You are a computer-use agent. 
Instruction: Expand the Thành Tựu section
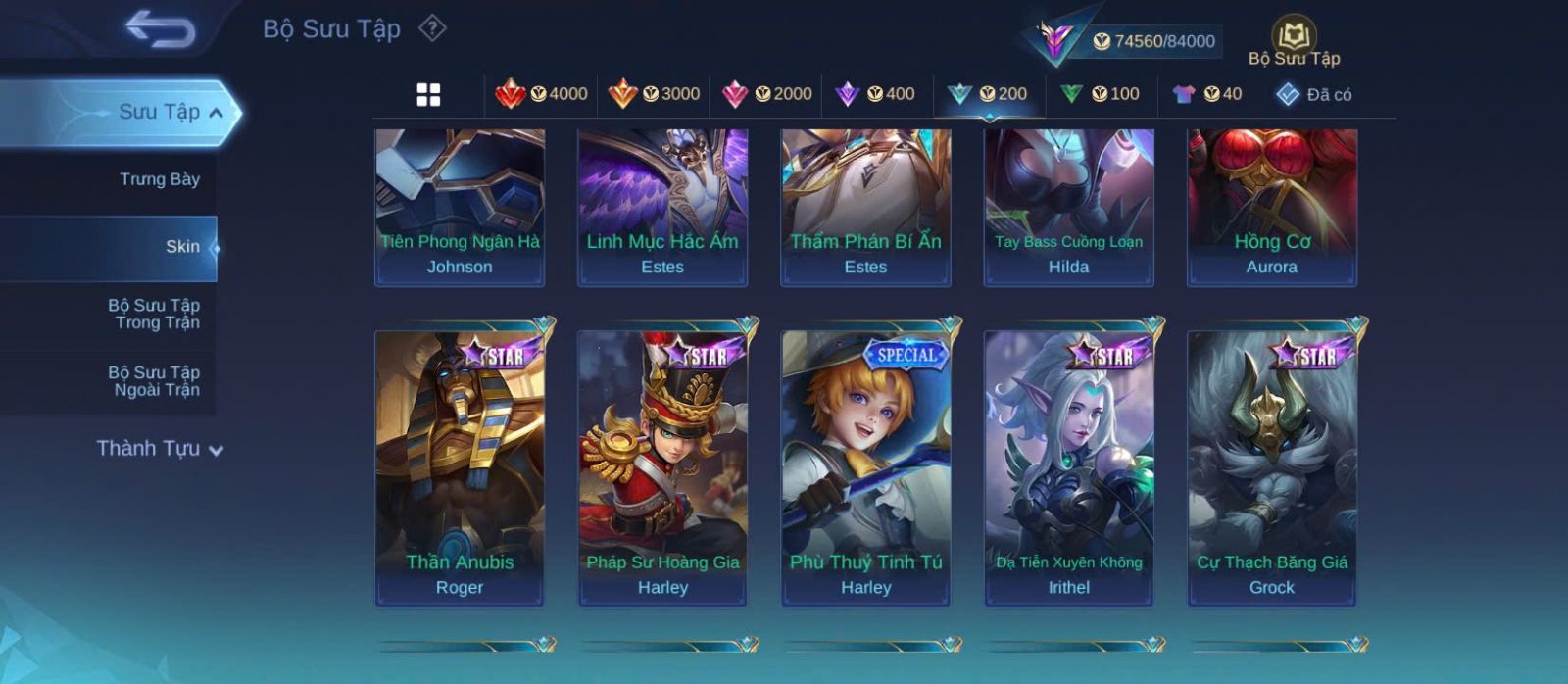(161, 449)
